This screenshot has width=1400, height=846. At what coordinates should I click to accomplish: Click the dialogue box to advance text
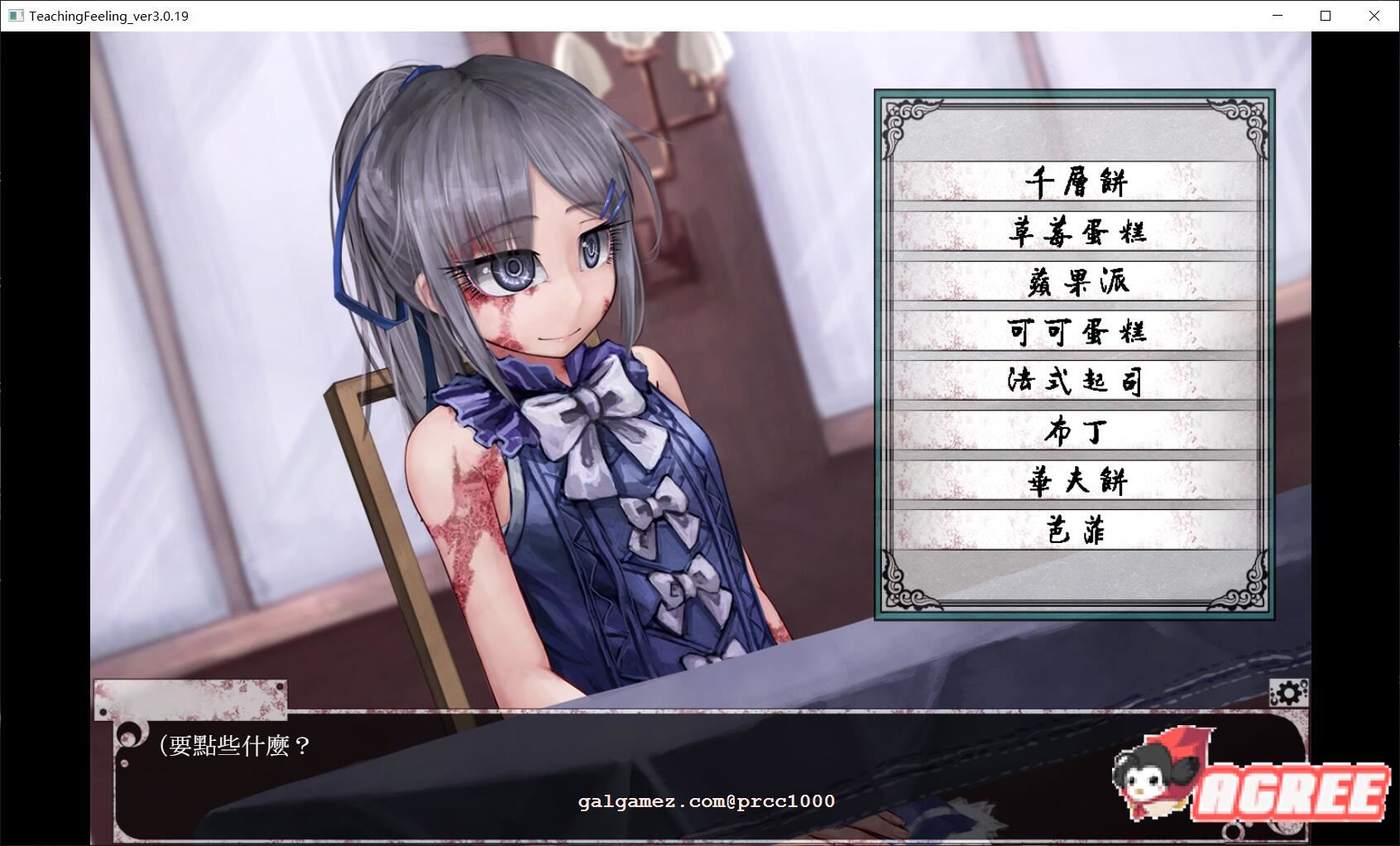(579, 770)
